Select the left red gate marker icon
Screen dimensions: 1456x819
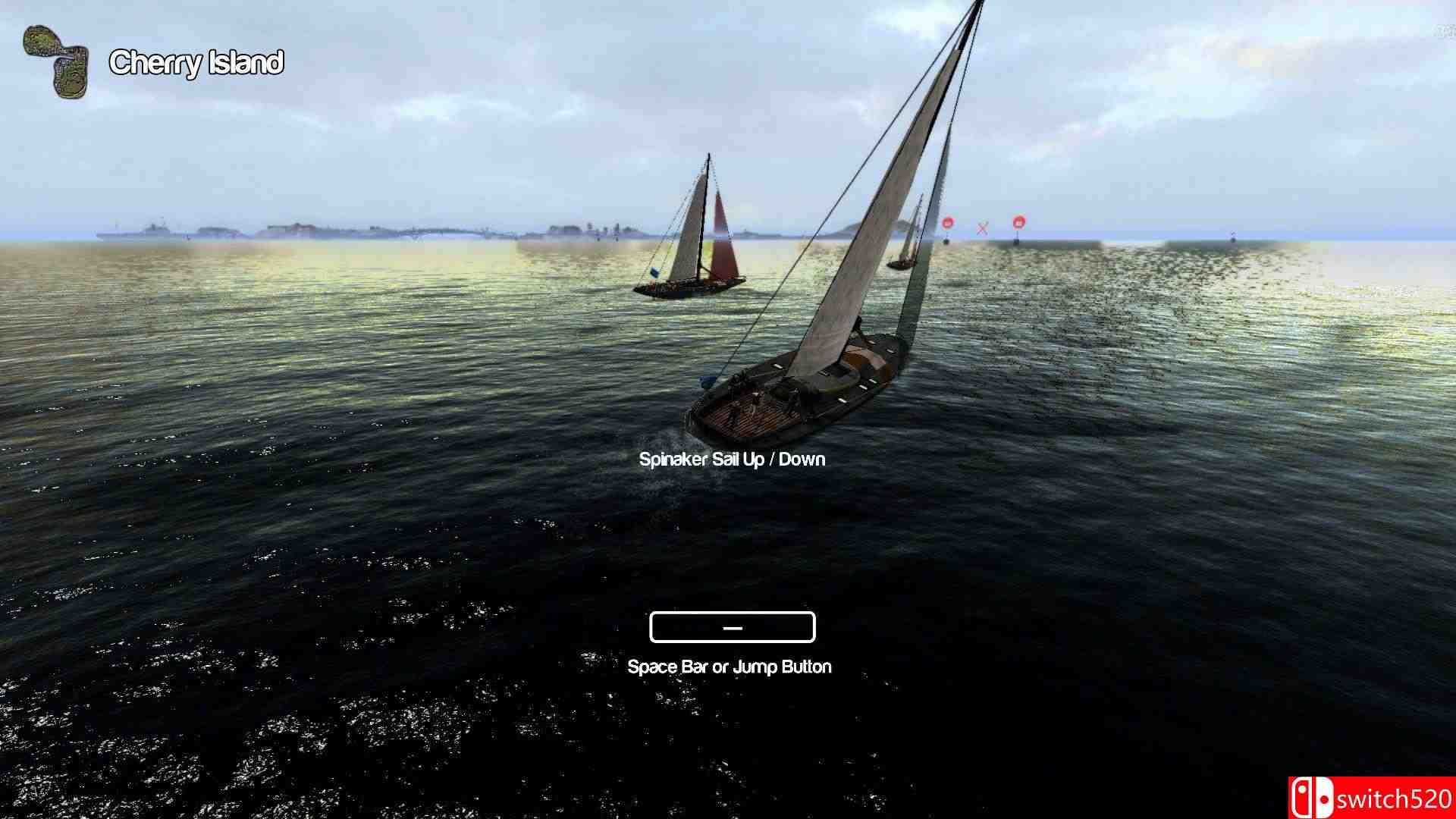[946, 224]
